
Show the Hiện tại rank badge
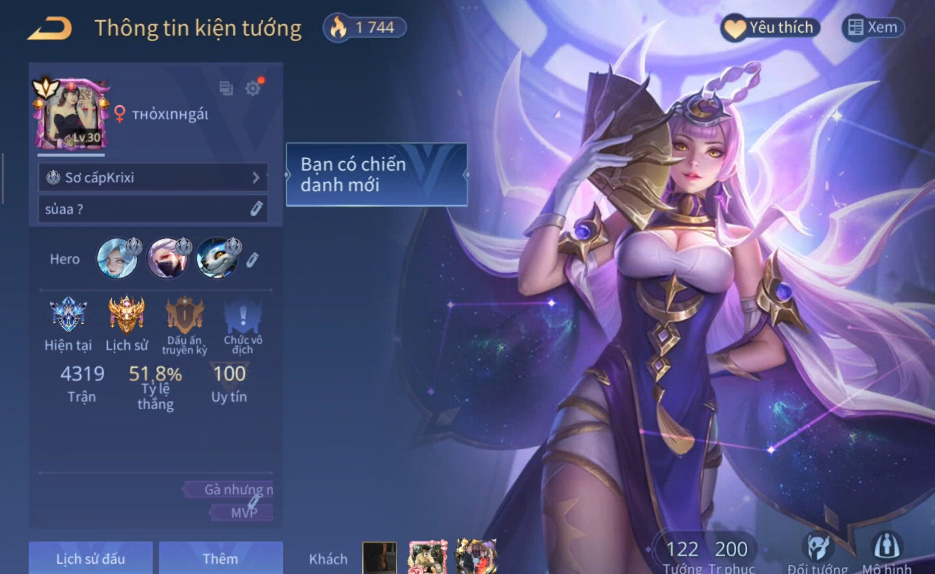click(68, 316)
